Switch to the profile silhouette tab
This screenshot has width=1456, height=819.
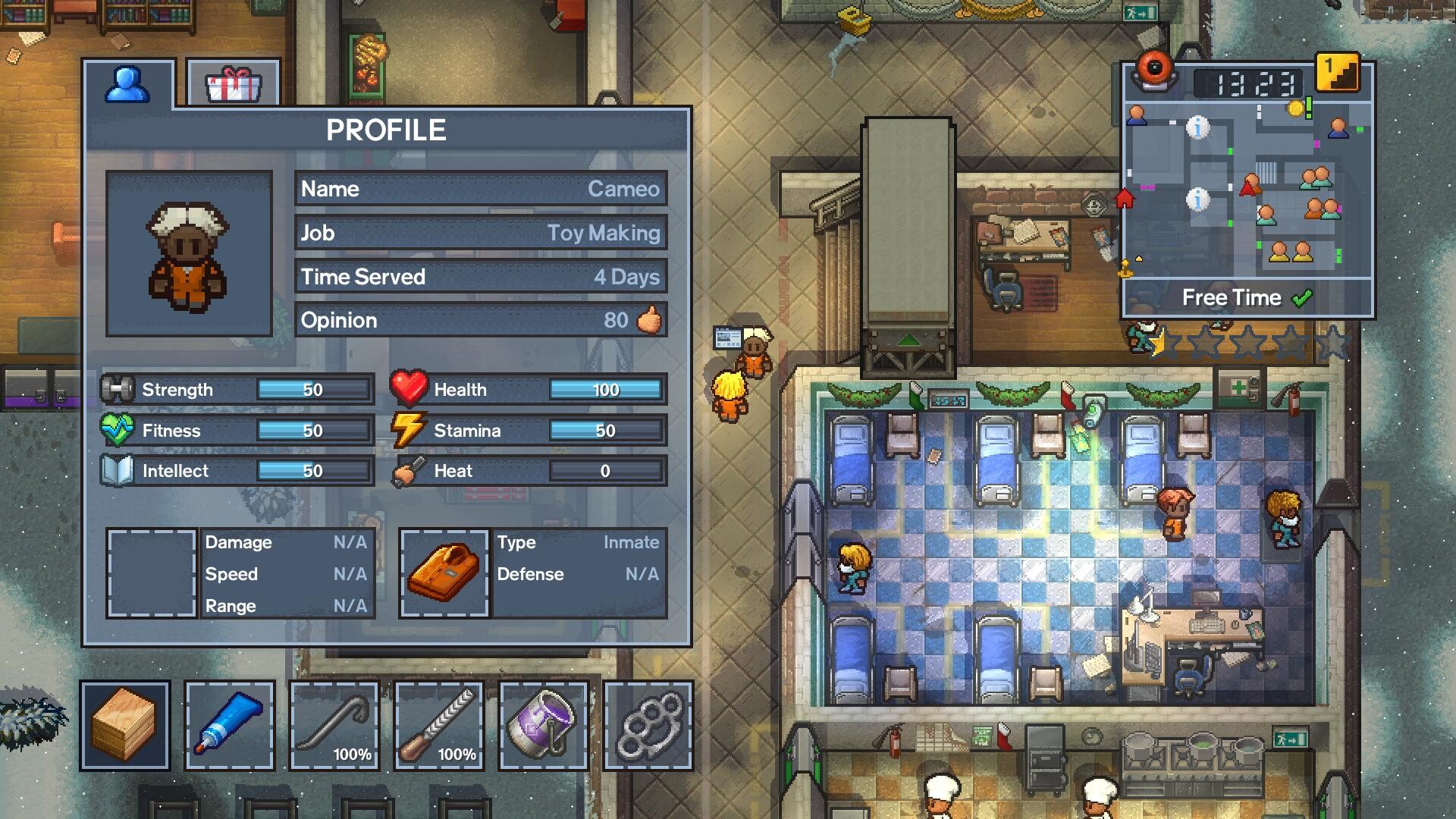coord(127,84)
